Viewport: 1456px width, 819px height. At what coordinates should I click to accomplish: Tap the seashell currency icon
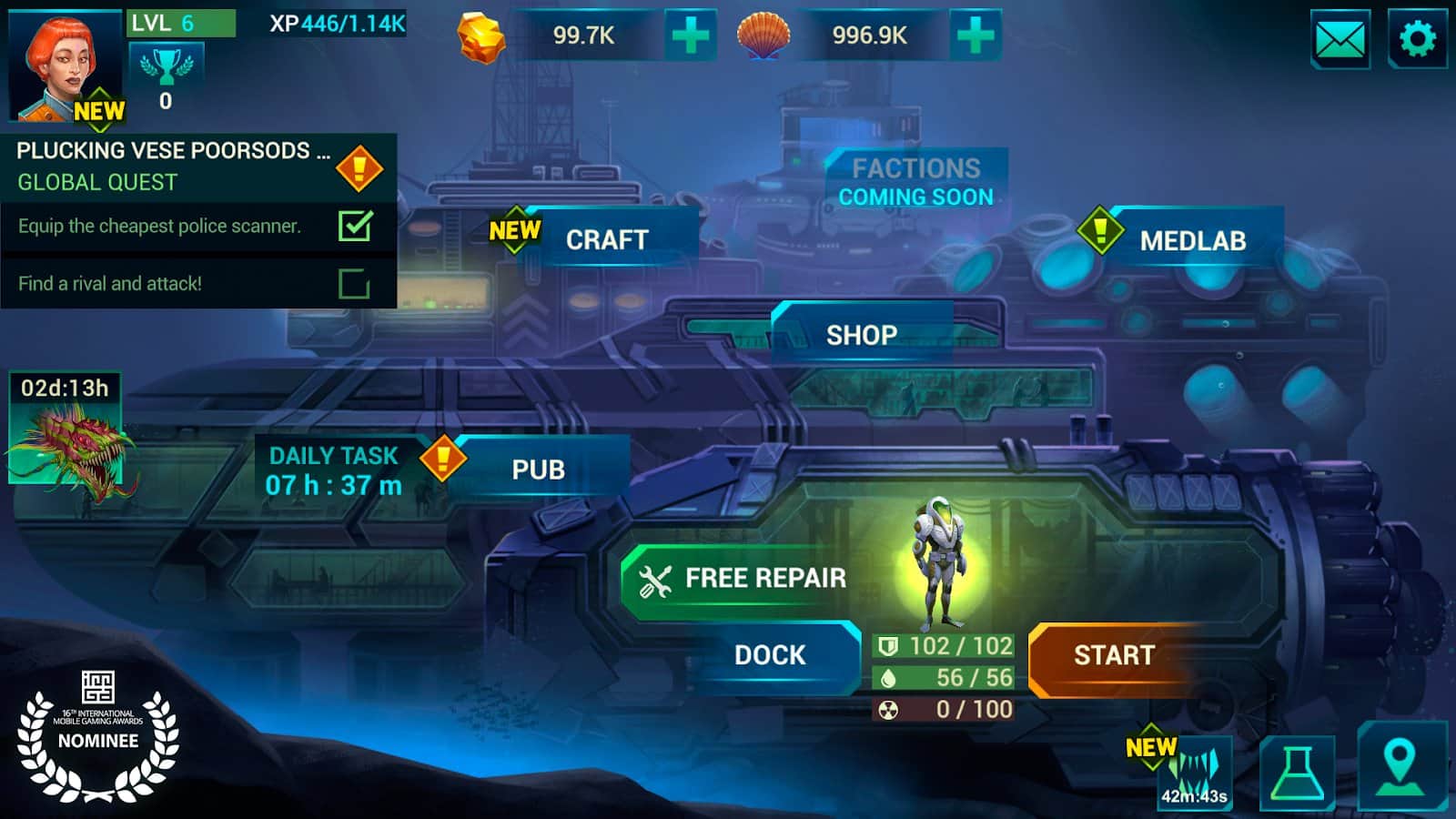[x=764, y=38]
